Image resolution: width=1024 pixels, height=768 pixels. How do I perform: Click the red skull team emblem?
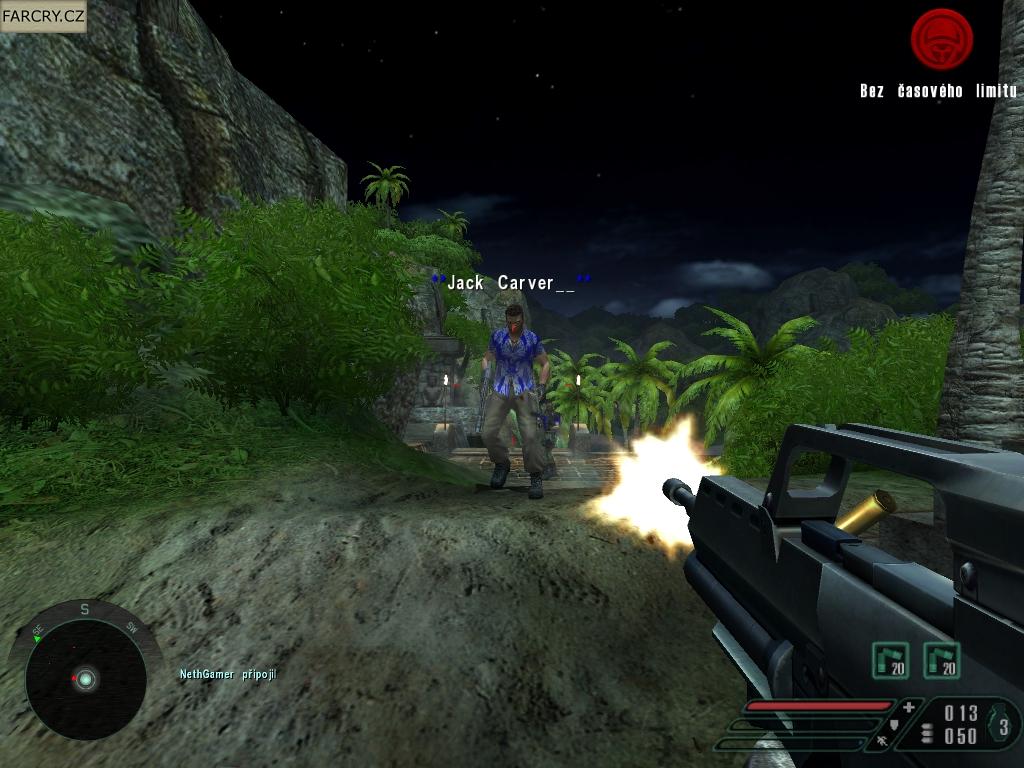941,39
